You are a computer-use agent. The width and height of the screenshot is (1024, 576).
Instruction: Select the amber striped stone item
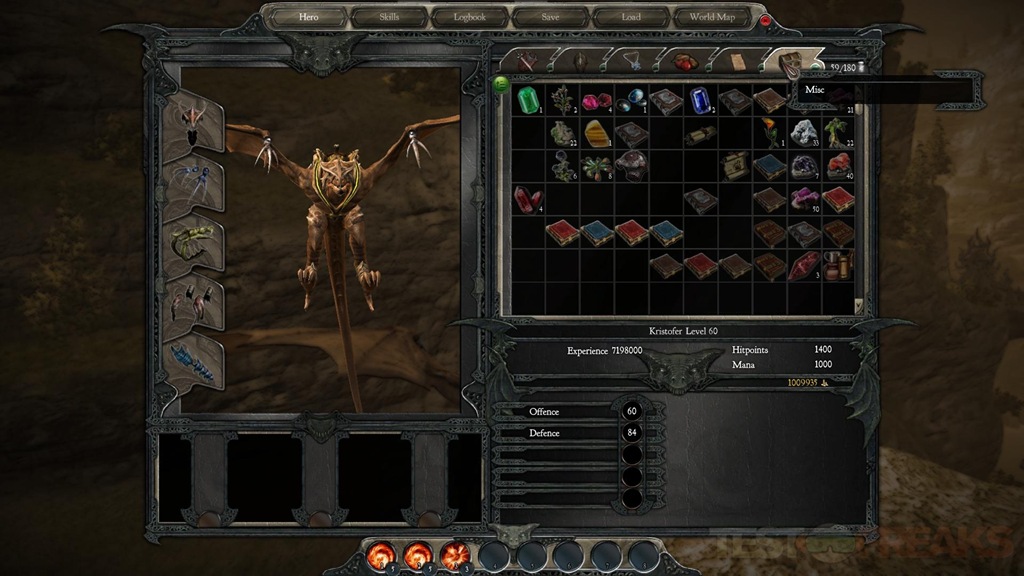pos(597,132)
